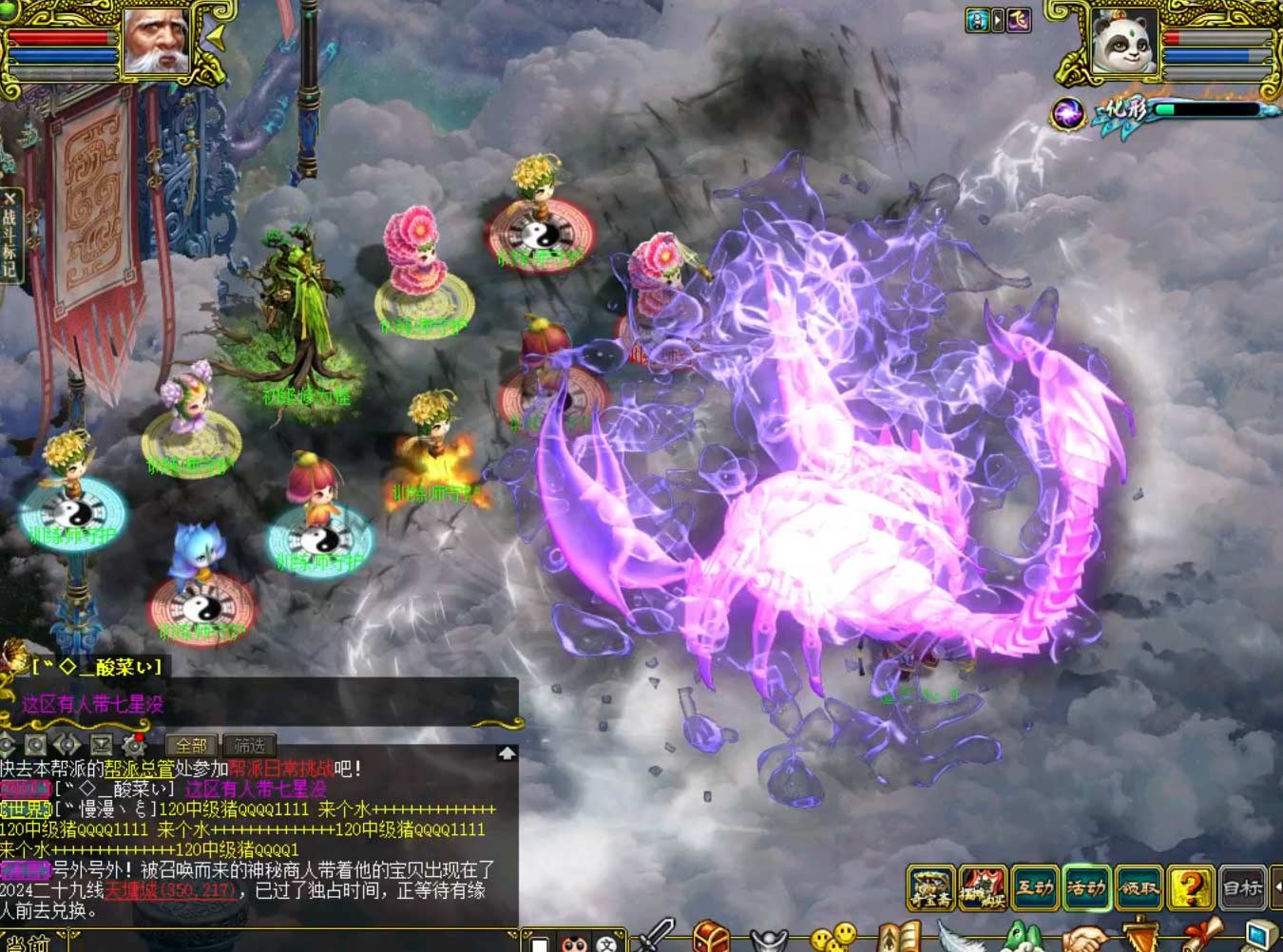Select the 筛选 chat filter tab
This screenshot has height=952, width=1283.
coord(249,746)
